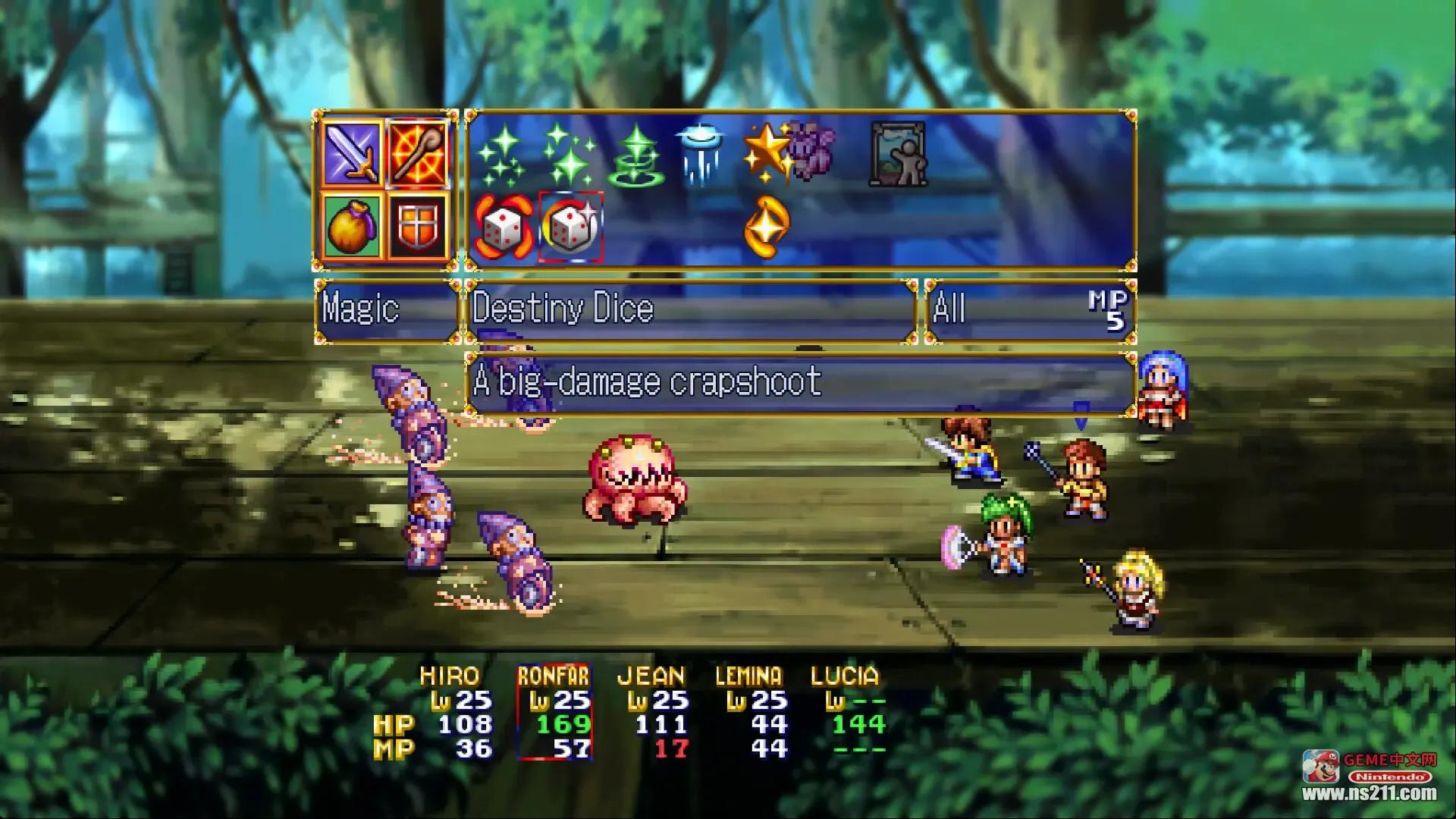Cast the small green sparkles spell

[500, 157]
